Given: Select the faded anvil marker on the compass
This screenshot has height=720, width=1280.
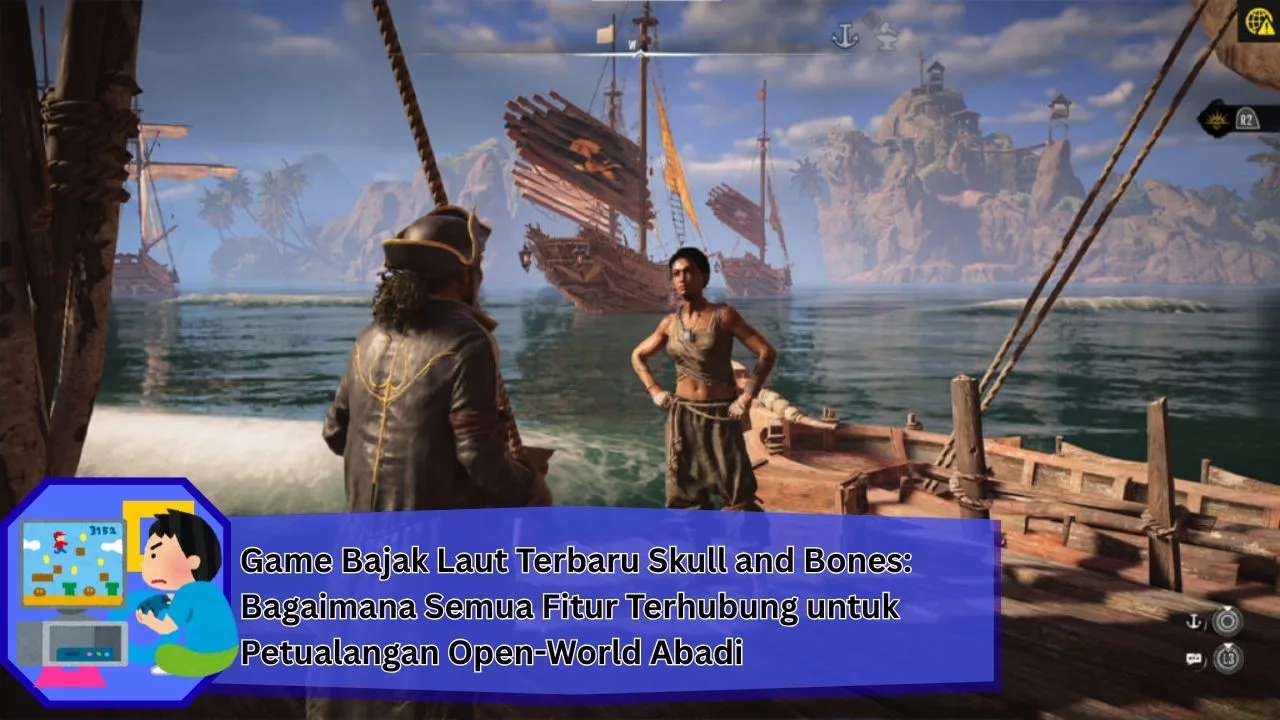Looking at the screenshot, I should [x=885, y=38].
